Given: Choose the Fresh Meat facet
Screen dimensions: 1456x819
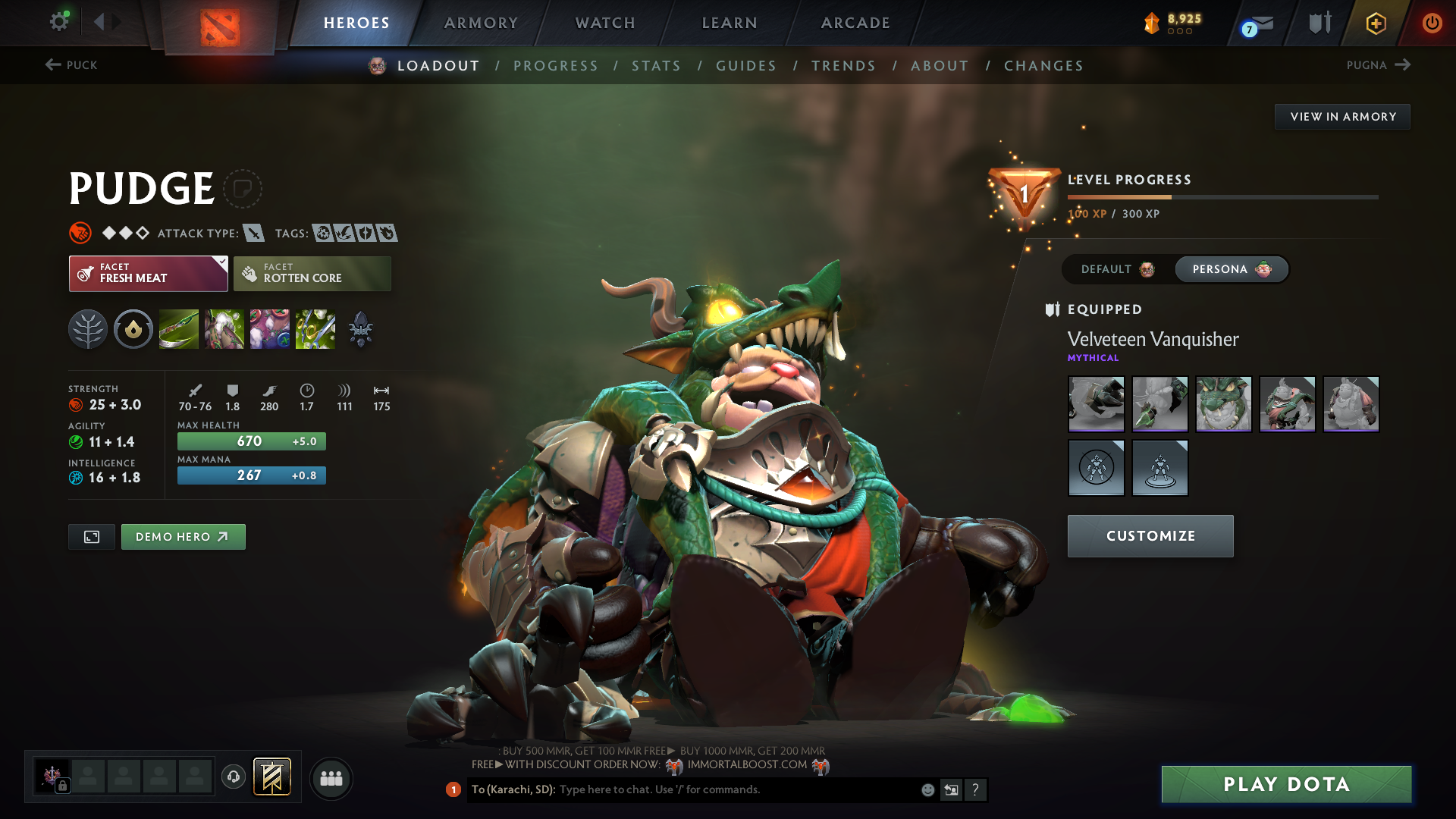Looking at the screenshot, I should click(x=149, y=273).
